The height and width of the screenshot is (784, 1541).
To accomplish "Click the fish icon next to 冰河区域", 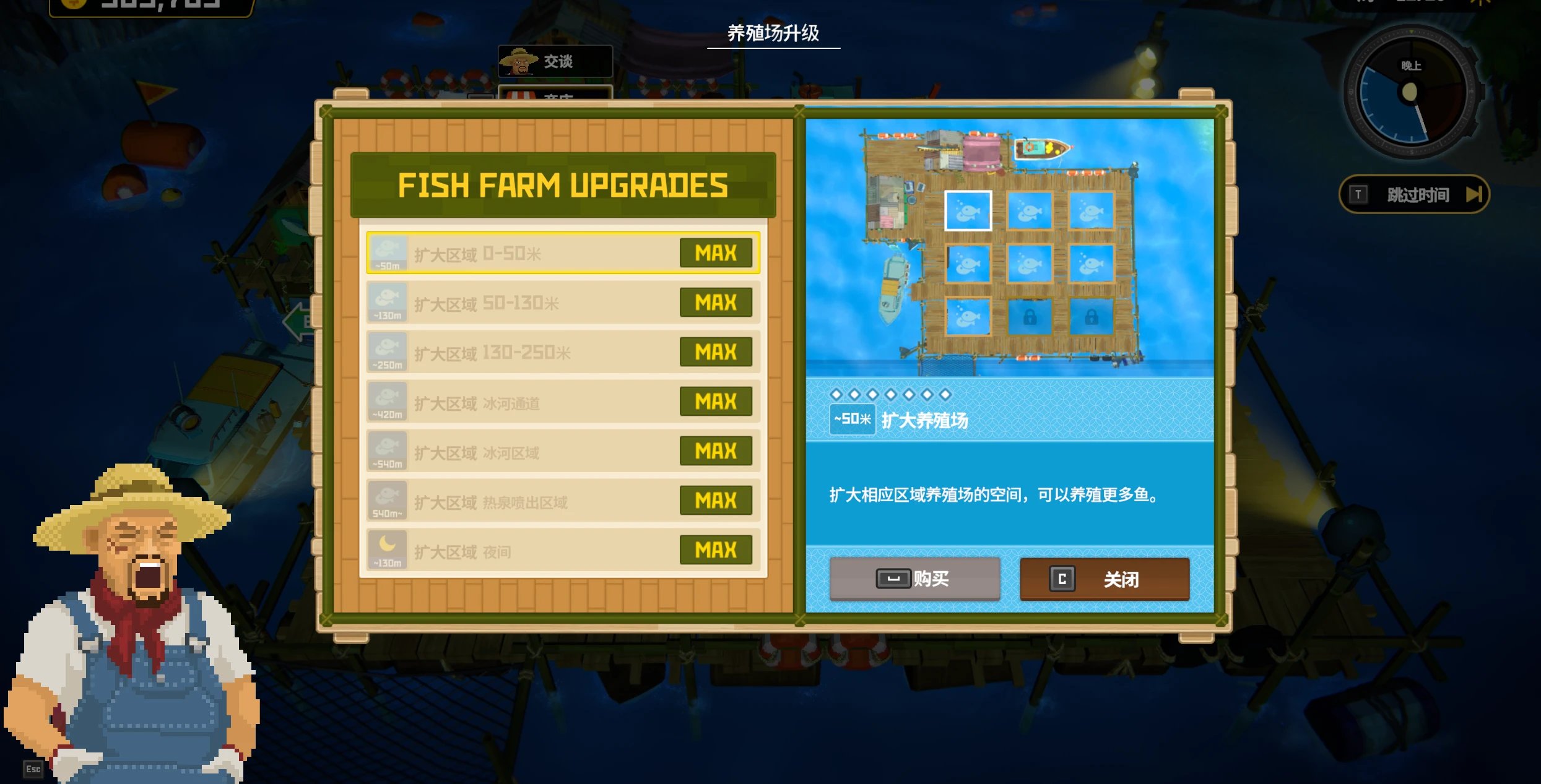I will (x=388, y=450).
